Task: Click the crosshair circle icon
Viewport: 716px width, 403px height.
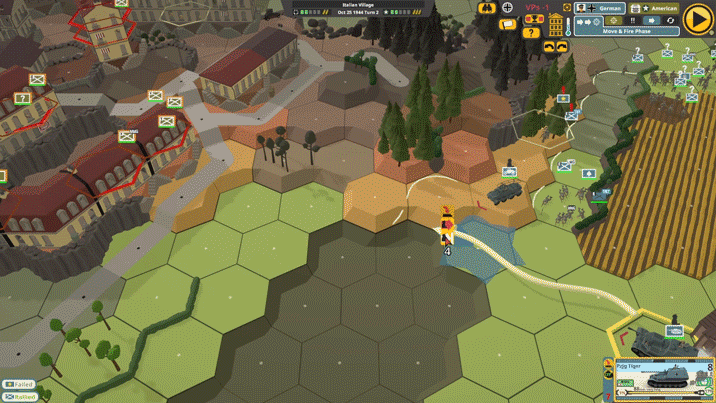Action: (508, 8)
